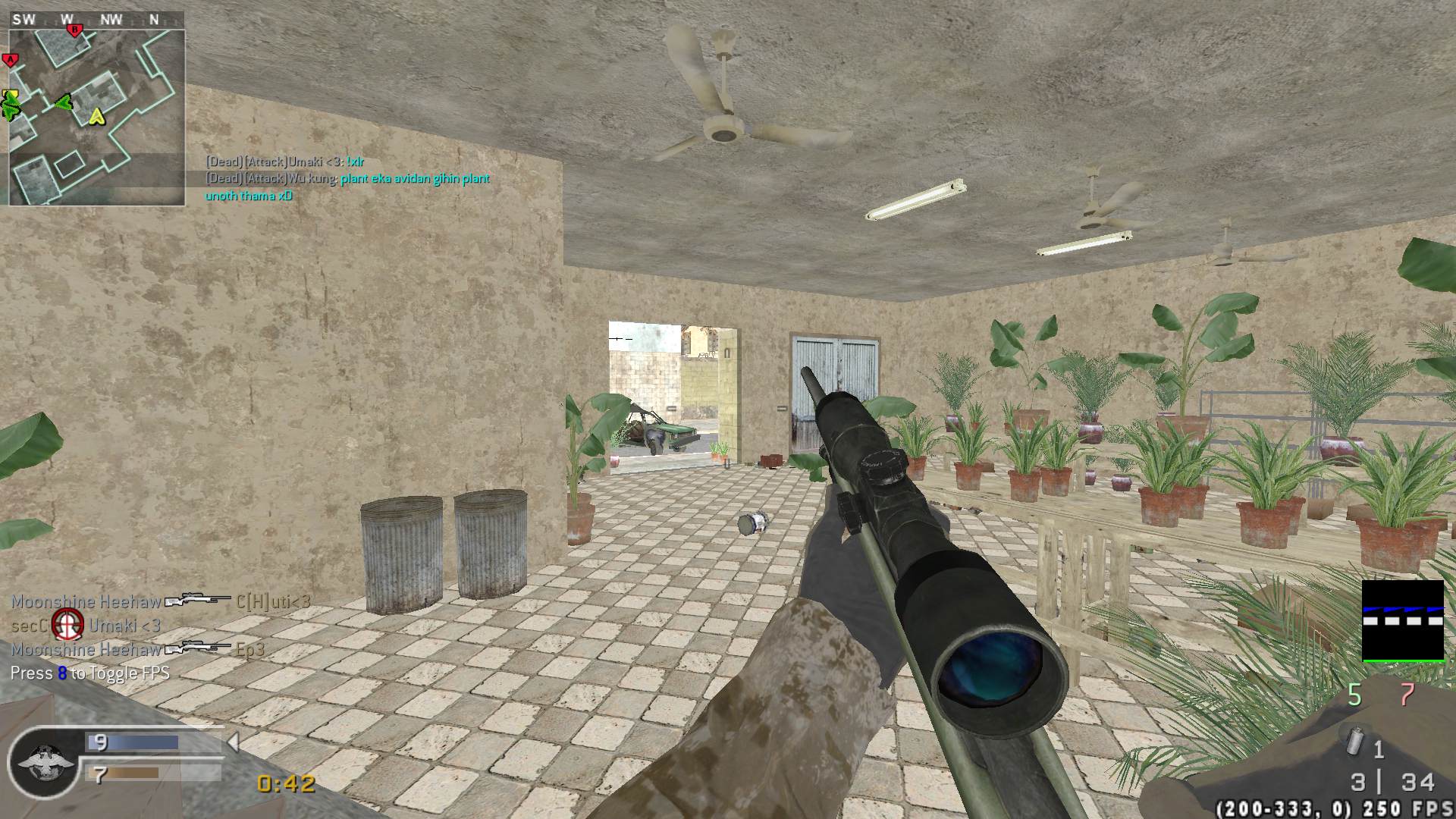Click Umaki's "!xlr" chat message
The width and height of the screenshot is (1456, 819).
(x=285, y=162)
